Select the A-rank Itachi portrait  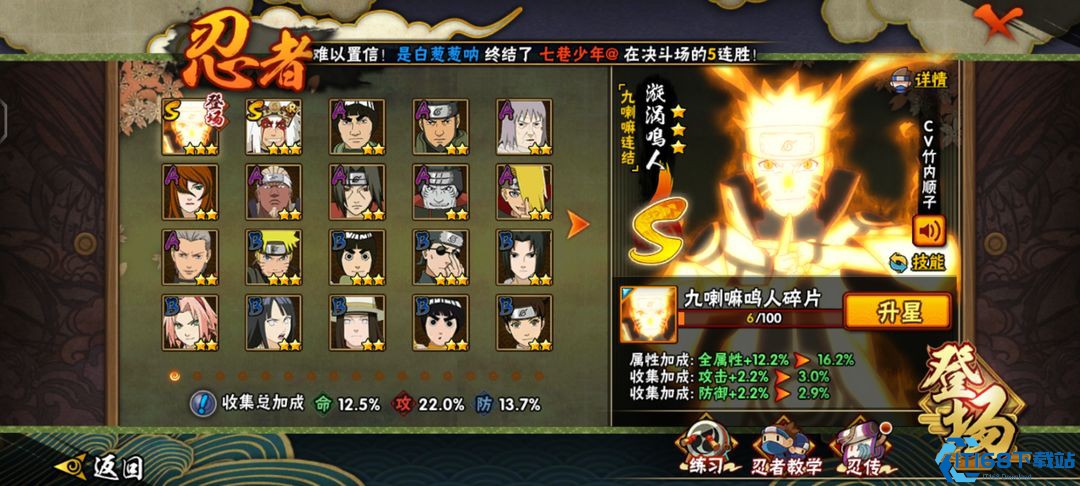click(358, 192)
